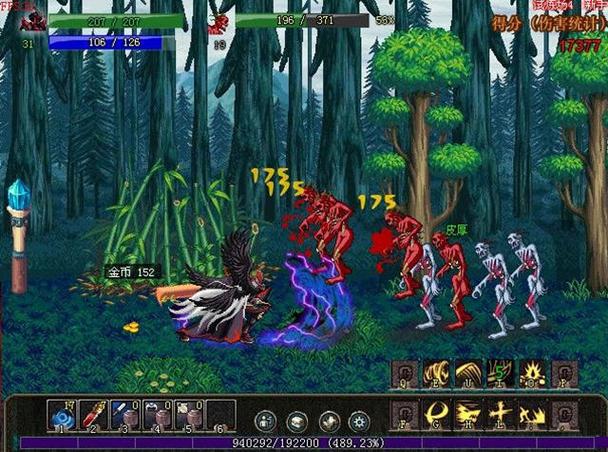
Task: Click the second round menu button
Action: click(297, 421)
